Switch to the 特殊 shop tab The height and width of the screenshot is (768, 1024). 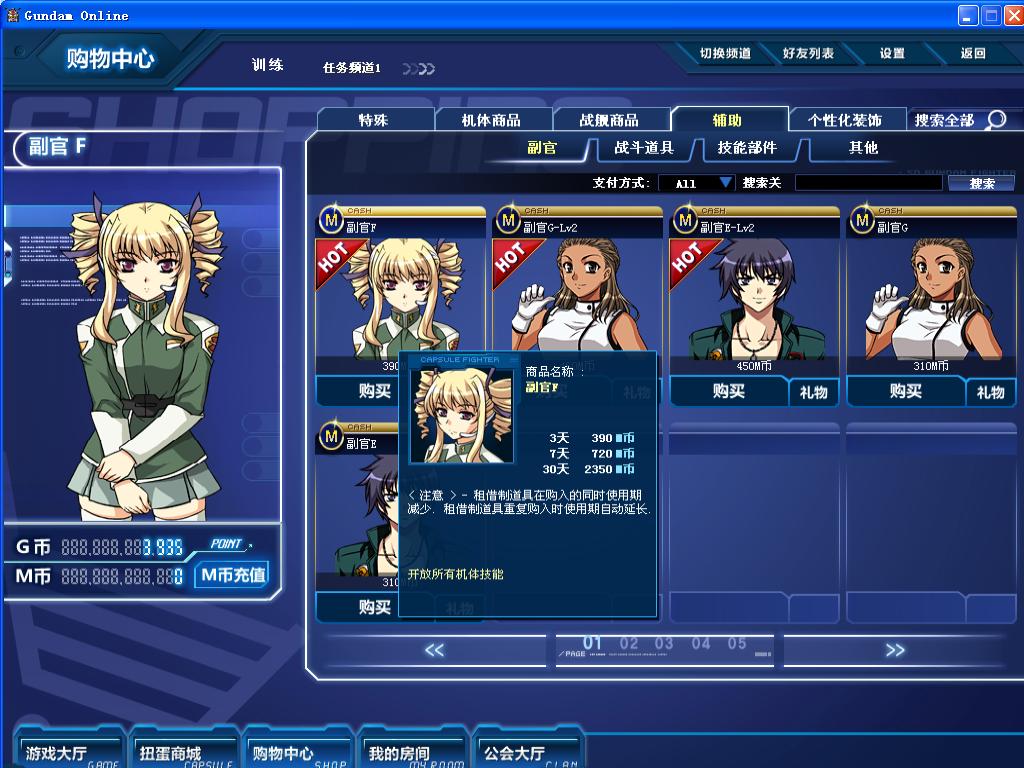point(374,120)
